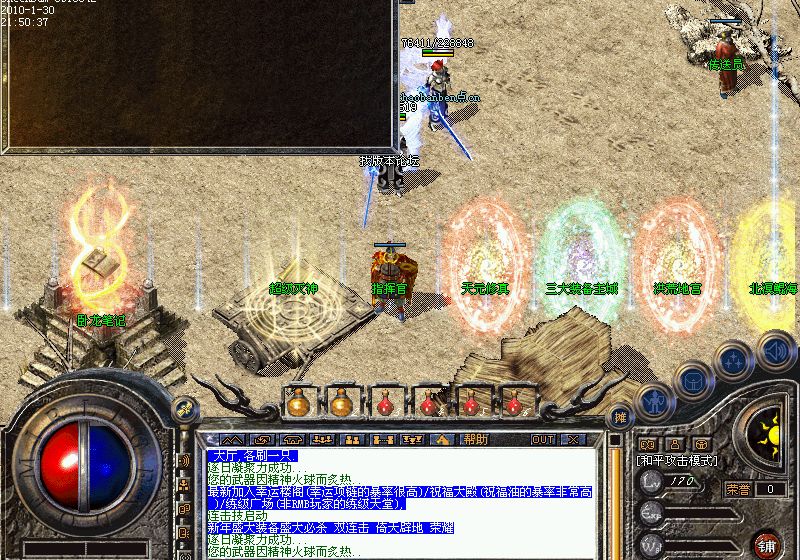The width and height of the screenshot is (800, 560).
Task: Click the warning triangle chat toolbar icon
Action: point(442,439)
